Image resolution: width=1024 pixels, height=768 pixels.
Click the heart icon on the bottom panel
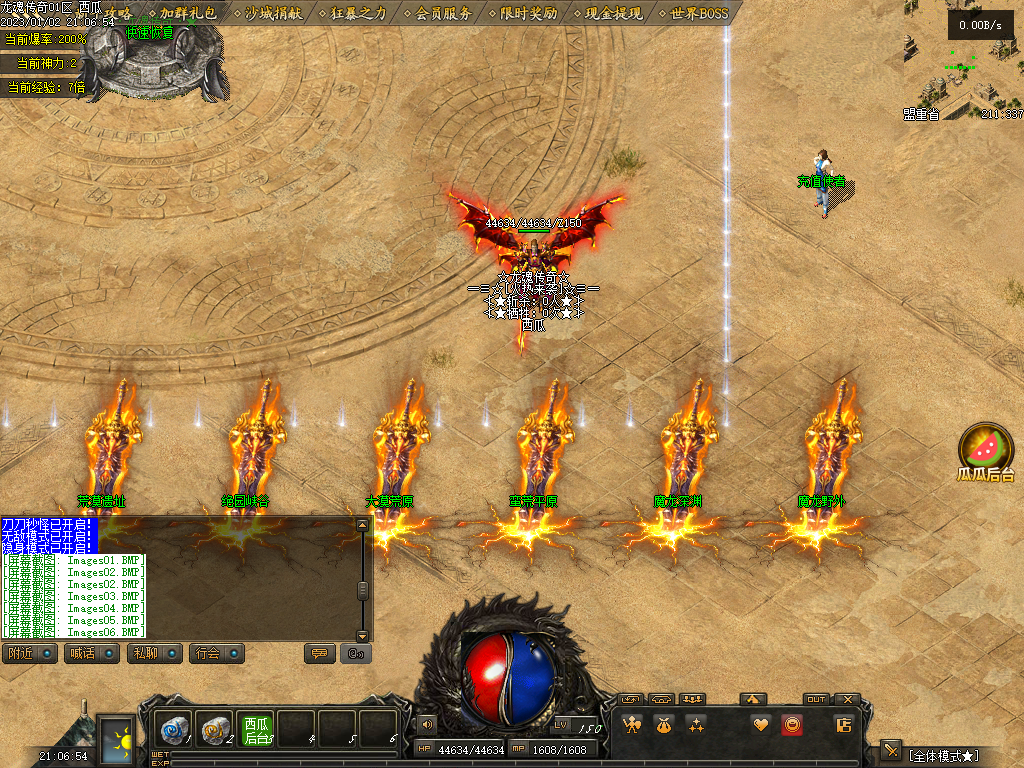coord(761,725)
